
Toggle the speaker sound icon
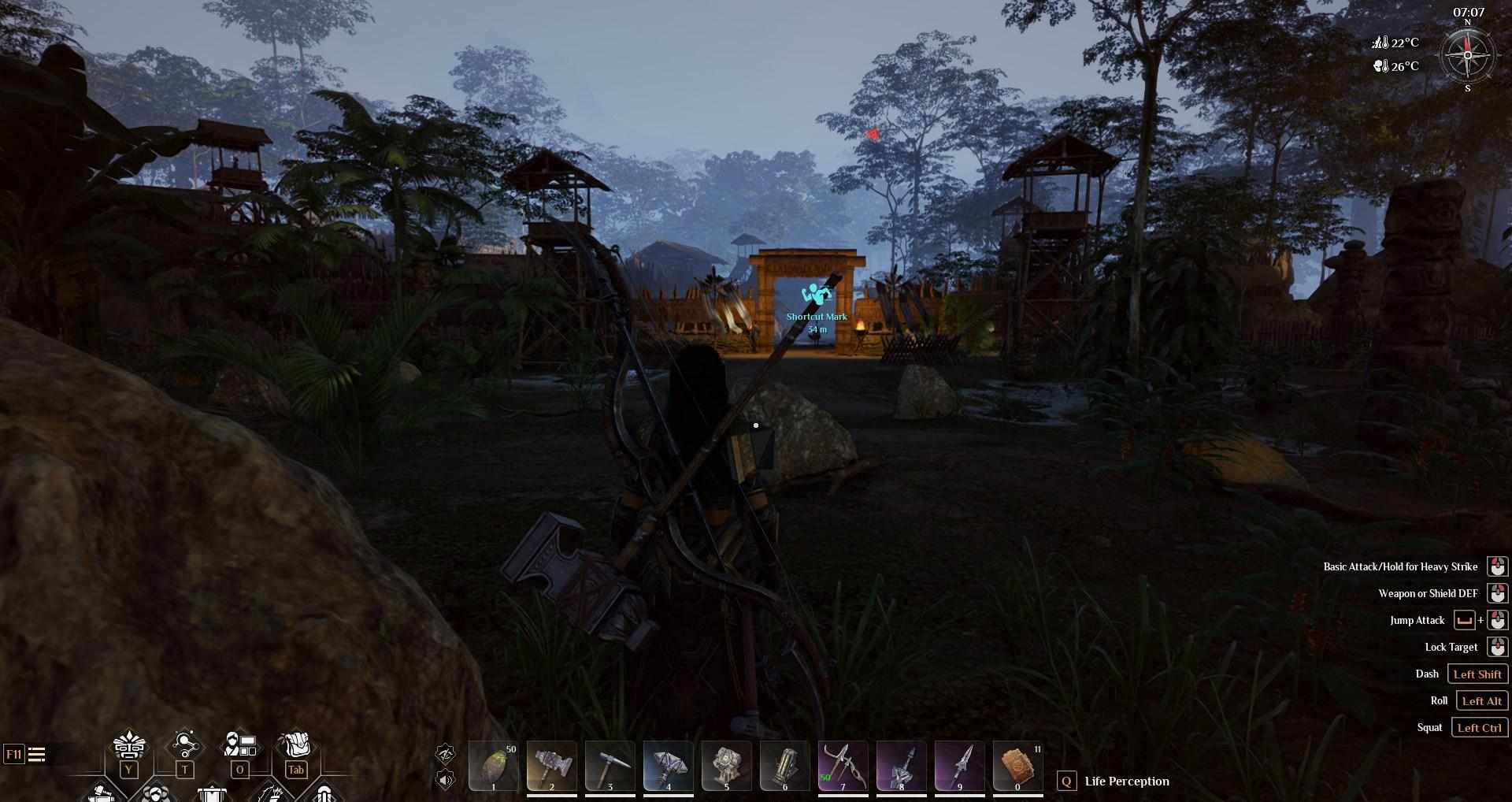click(x=445, y=780)
